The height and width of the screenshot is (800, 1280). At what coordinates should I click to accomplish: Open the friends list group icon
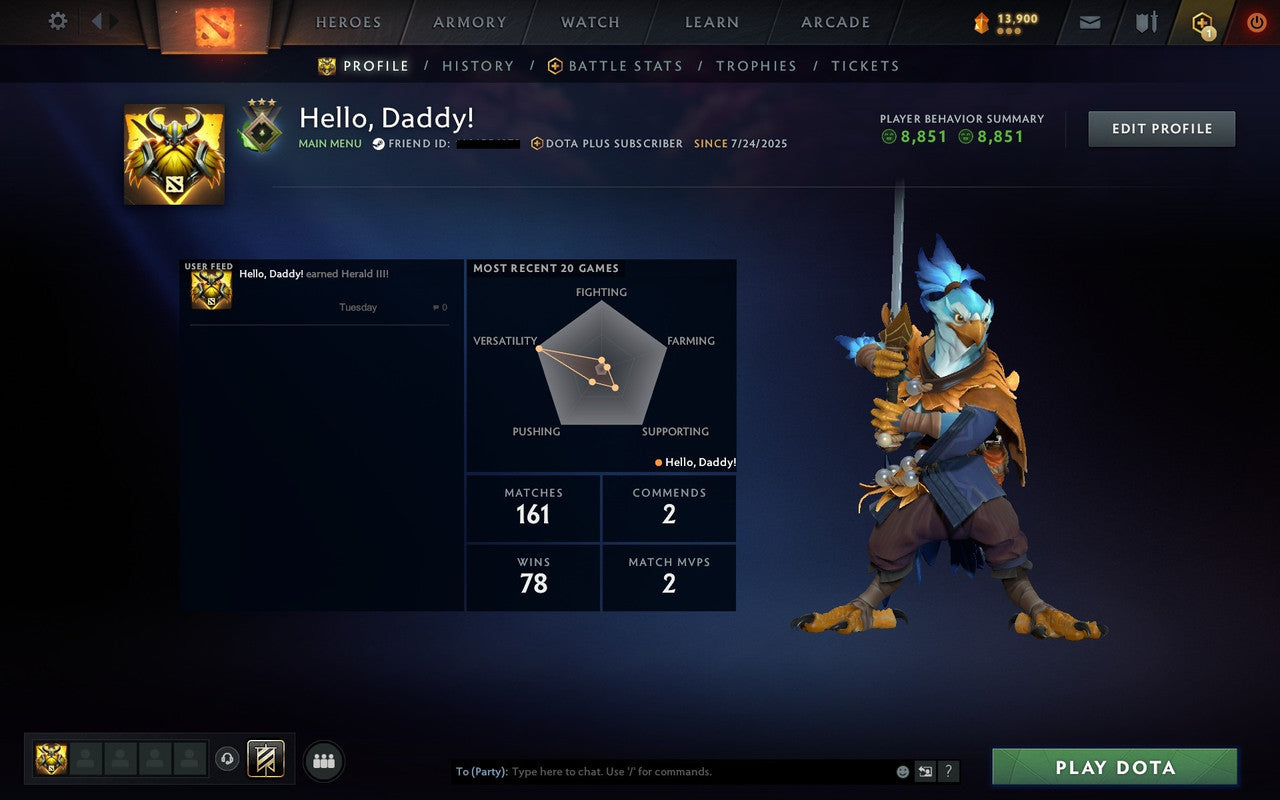pyautogui.click(x=323, y=760)
